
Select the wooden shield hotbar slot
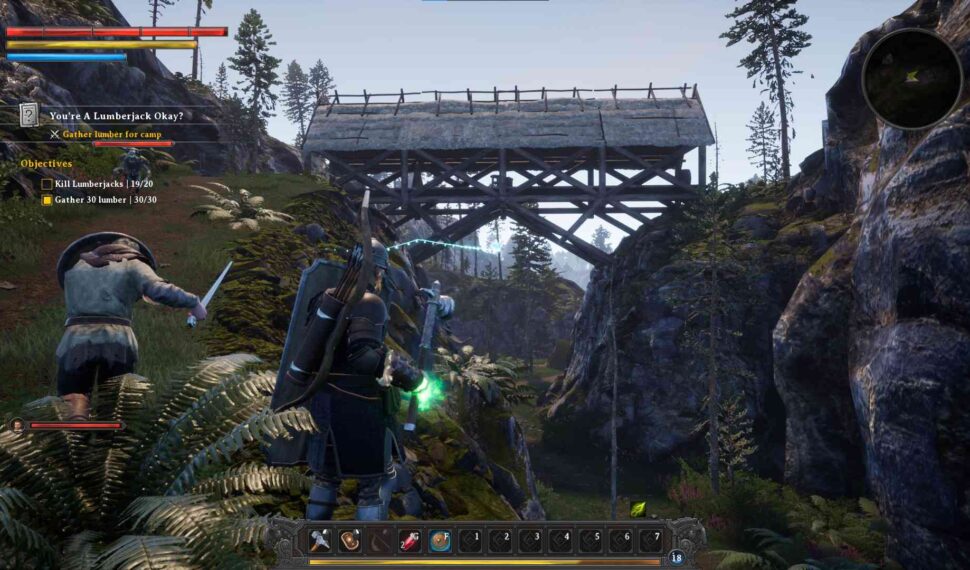tap(350, 541)
